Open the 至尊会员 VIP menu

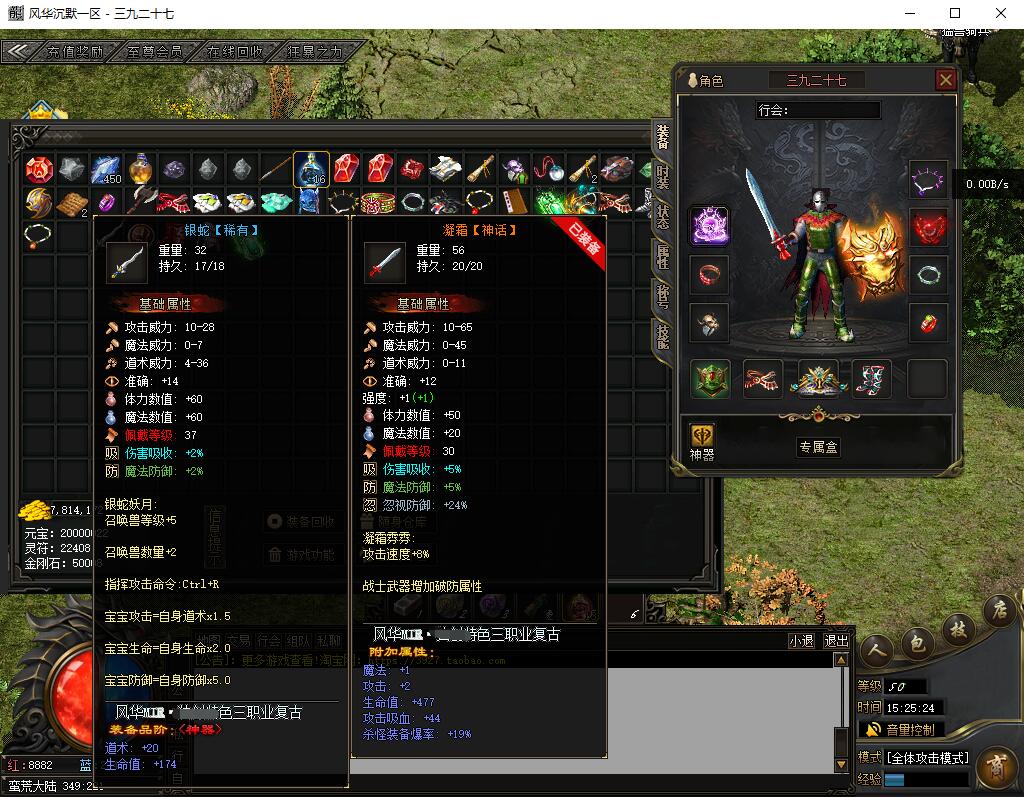pos(155,52)
